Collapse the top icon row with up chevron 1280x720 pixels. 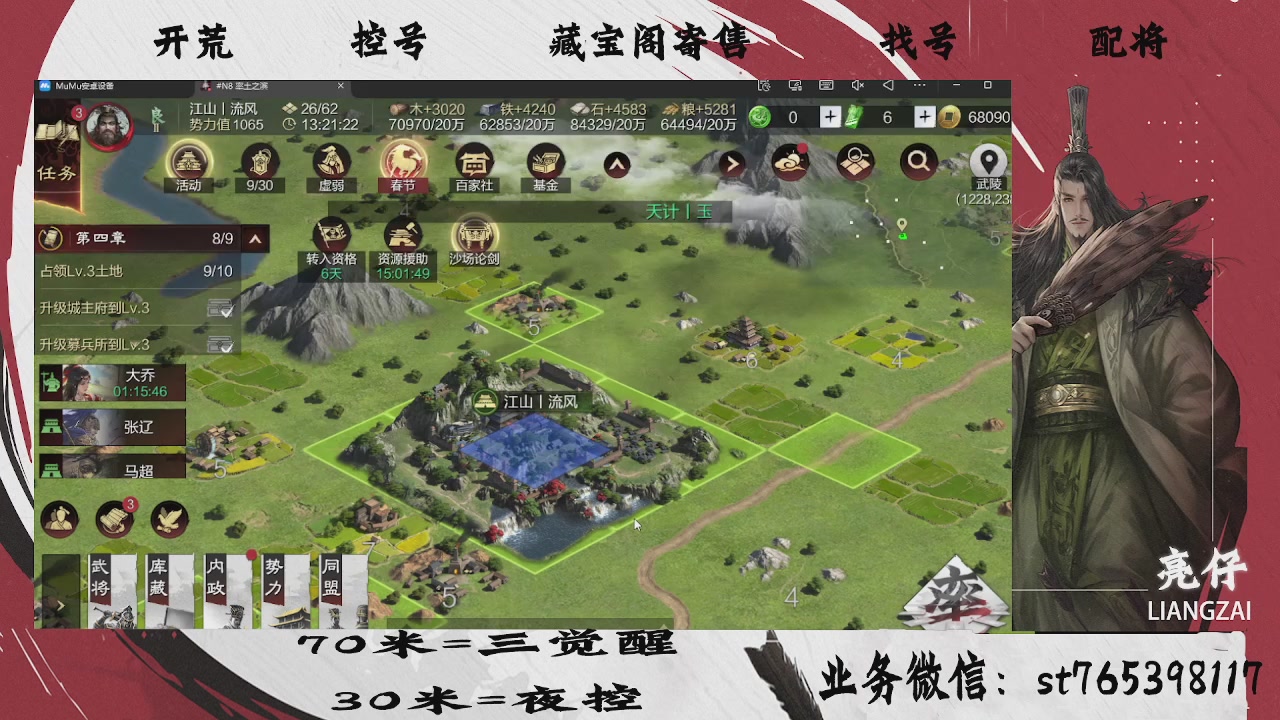coord(617,162)
